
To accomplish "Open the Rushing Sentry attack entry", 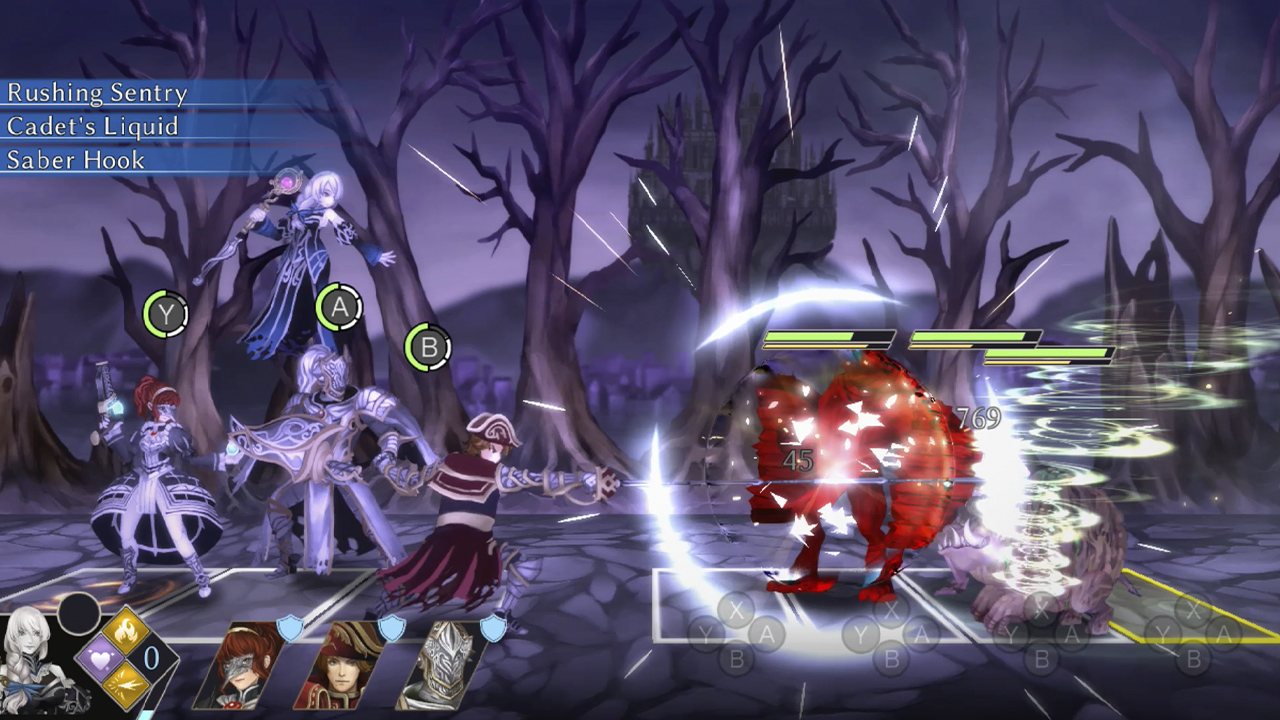I will pos(96,94).
